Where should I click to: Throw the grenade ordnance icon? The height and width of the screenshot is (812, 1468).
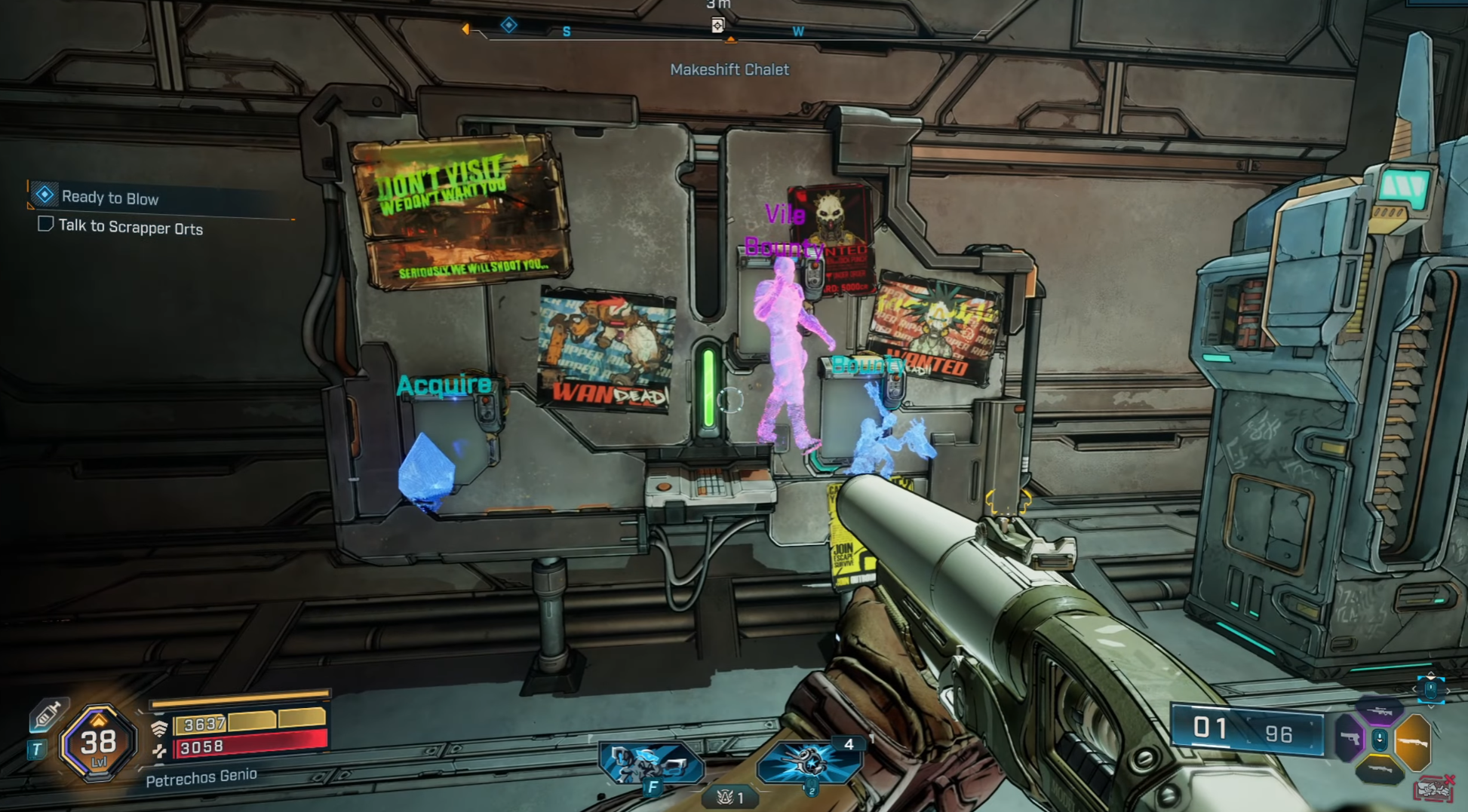tap(809, 763)
